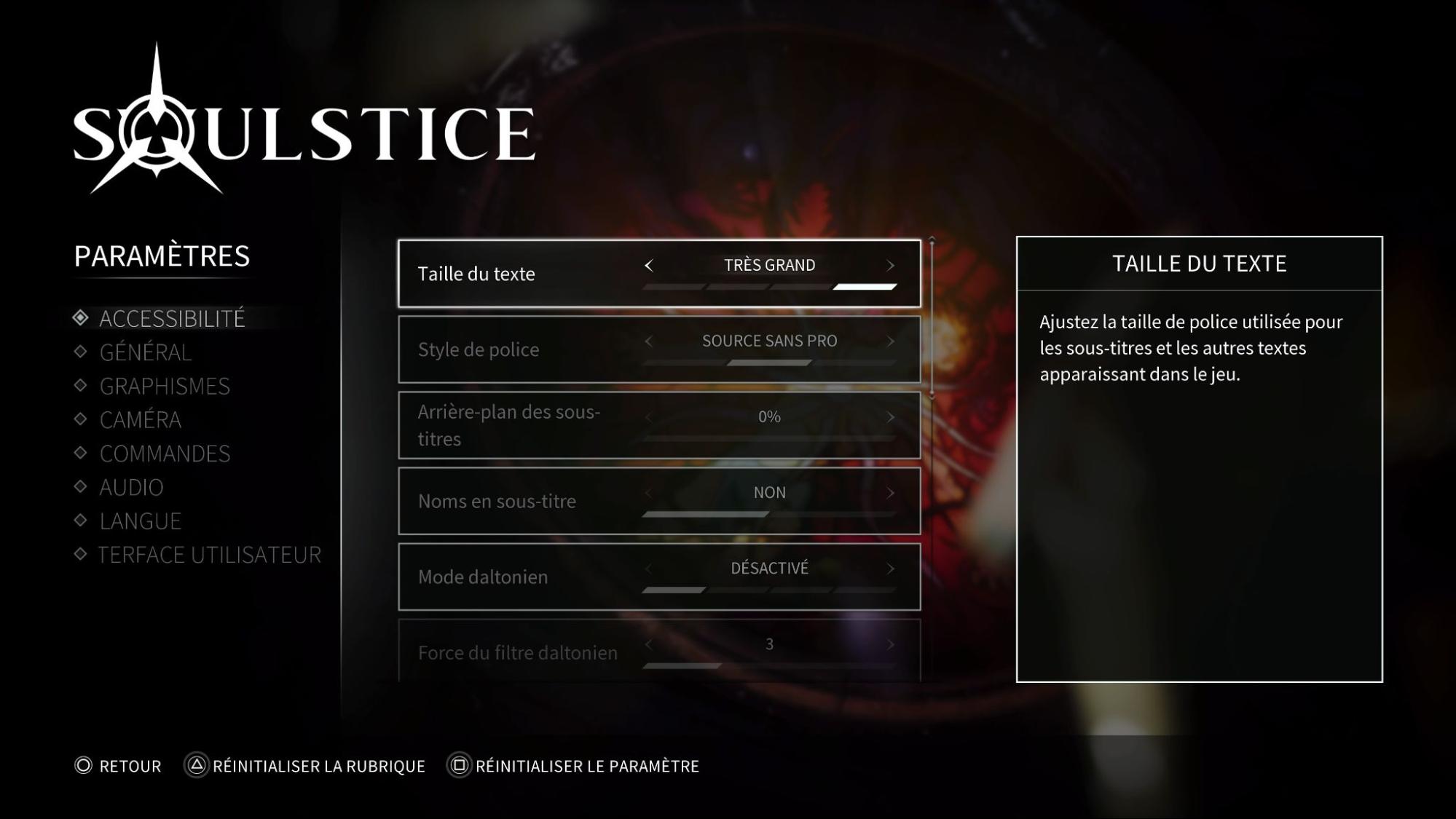Screen dimensions: 1456x819
Task: Select the Caméra settings category
Action: click(x=141, y=420)
